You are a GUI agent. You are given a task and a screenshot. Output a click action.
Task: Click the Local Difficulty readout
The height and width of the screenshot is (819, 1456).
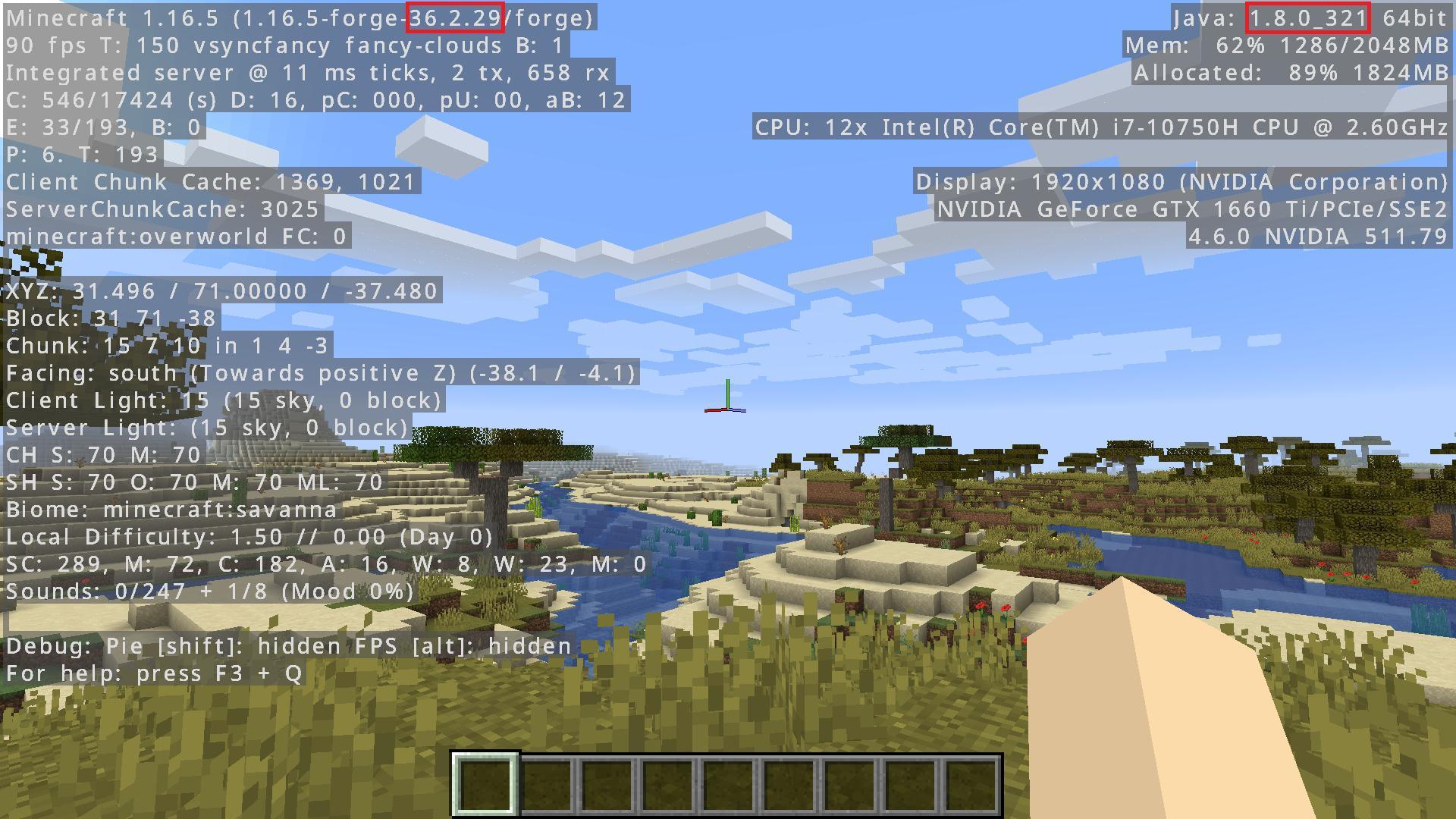tap(246, 537)
